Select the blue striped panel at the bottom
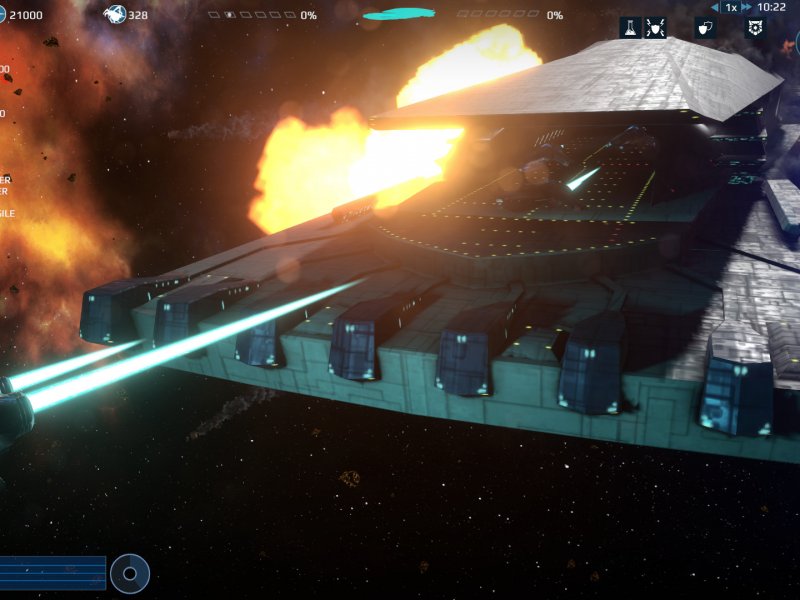 tap(52, 573)
